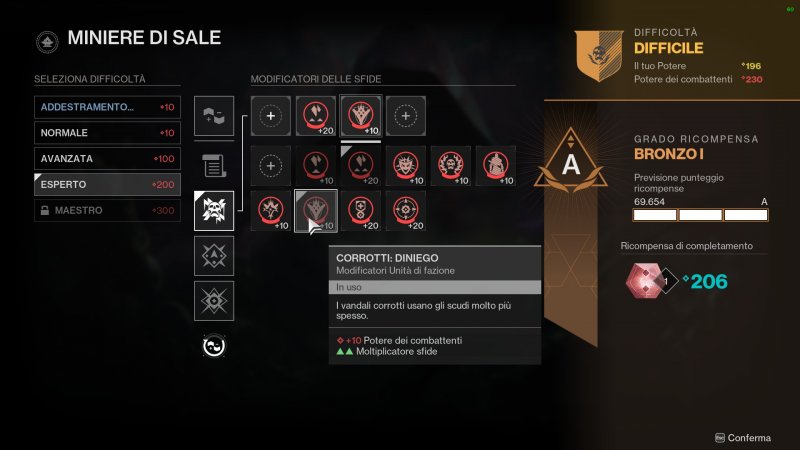Add the crosshair target +20 modifier

(x=406, y=211)
